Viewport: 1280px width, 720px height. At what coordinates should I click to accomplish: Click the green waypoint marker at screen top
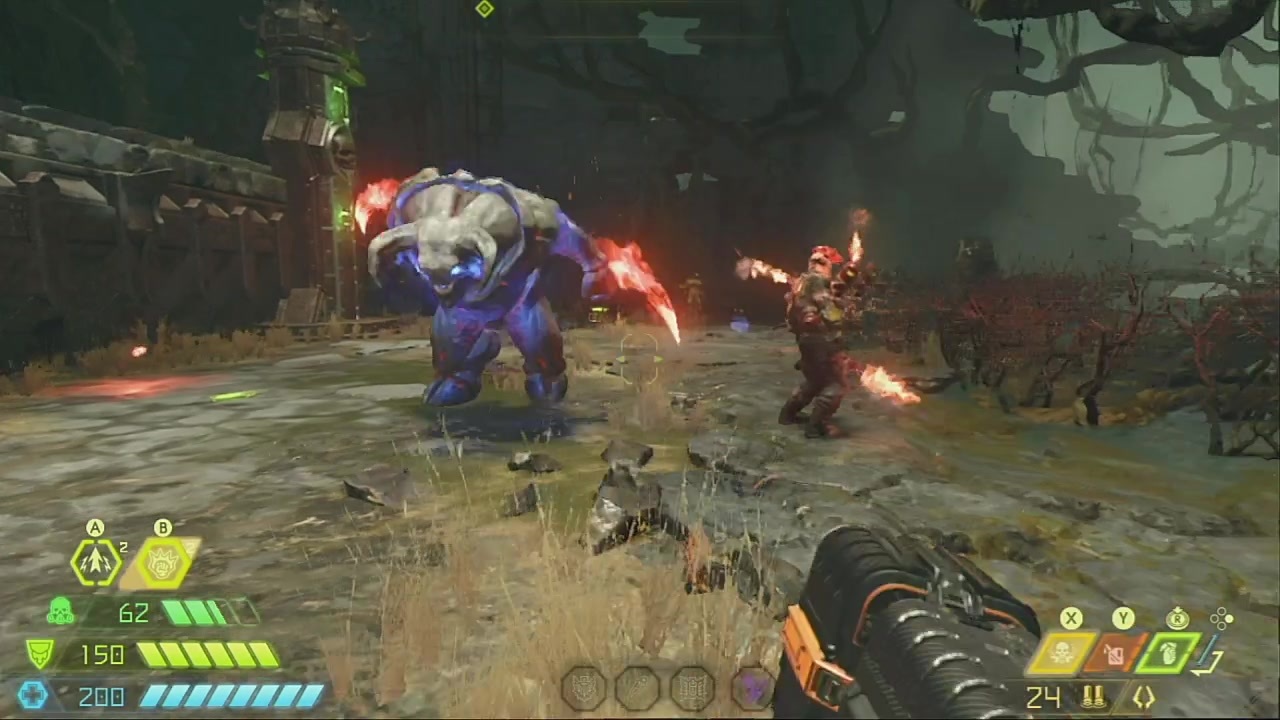tap(484, 9)
